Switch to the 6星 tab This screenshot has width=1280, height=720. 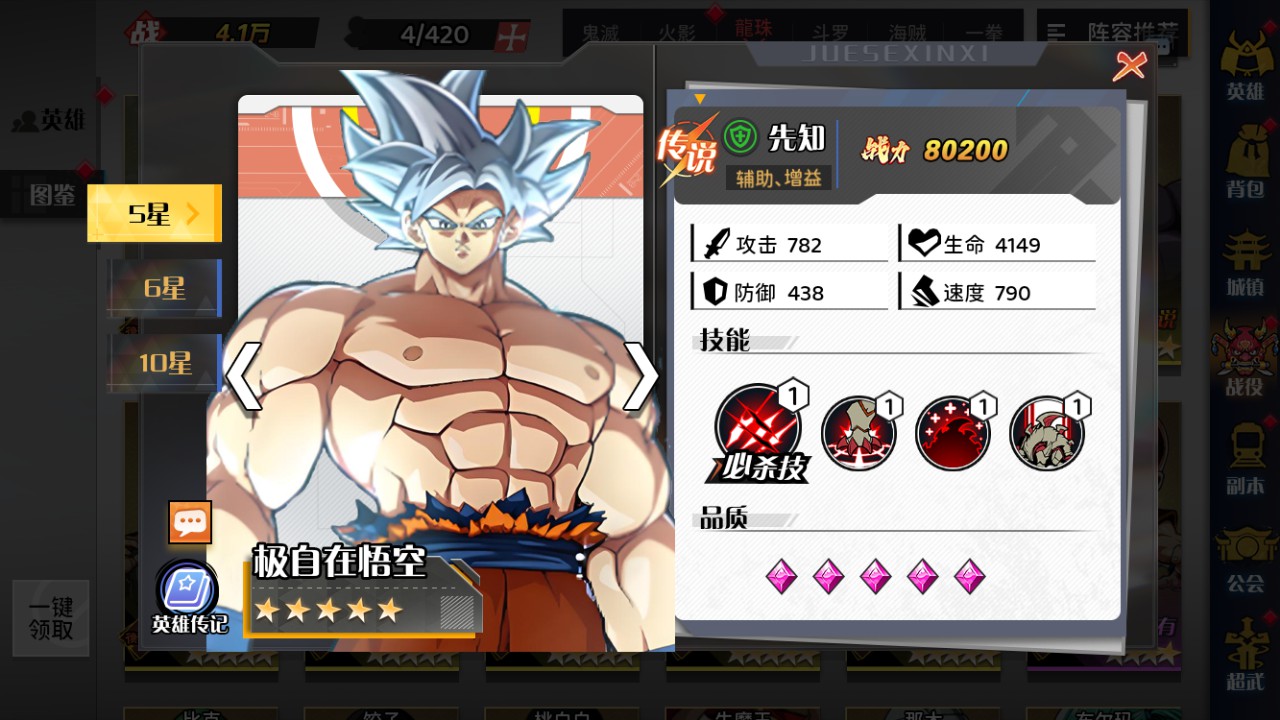click(165, 288)
